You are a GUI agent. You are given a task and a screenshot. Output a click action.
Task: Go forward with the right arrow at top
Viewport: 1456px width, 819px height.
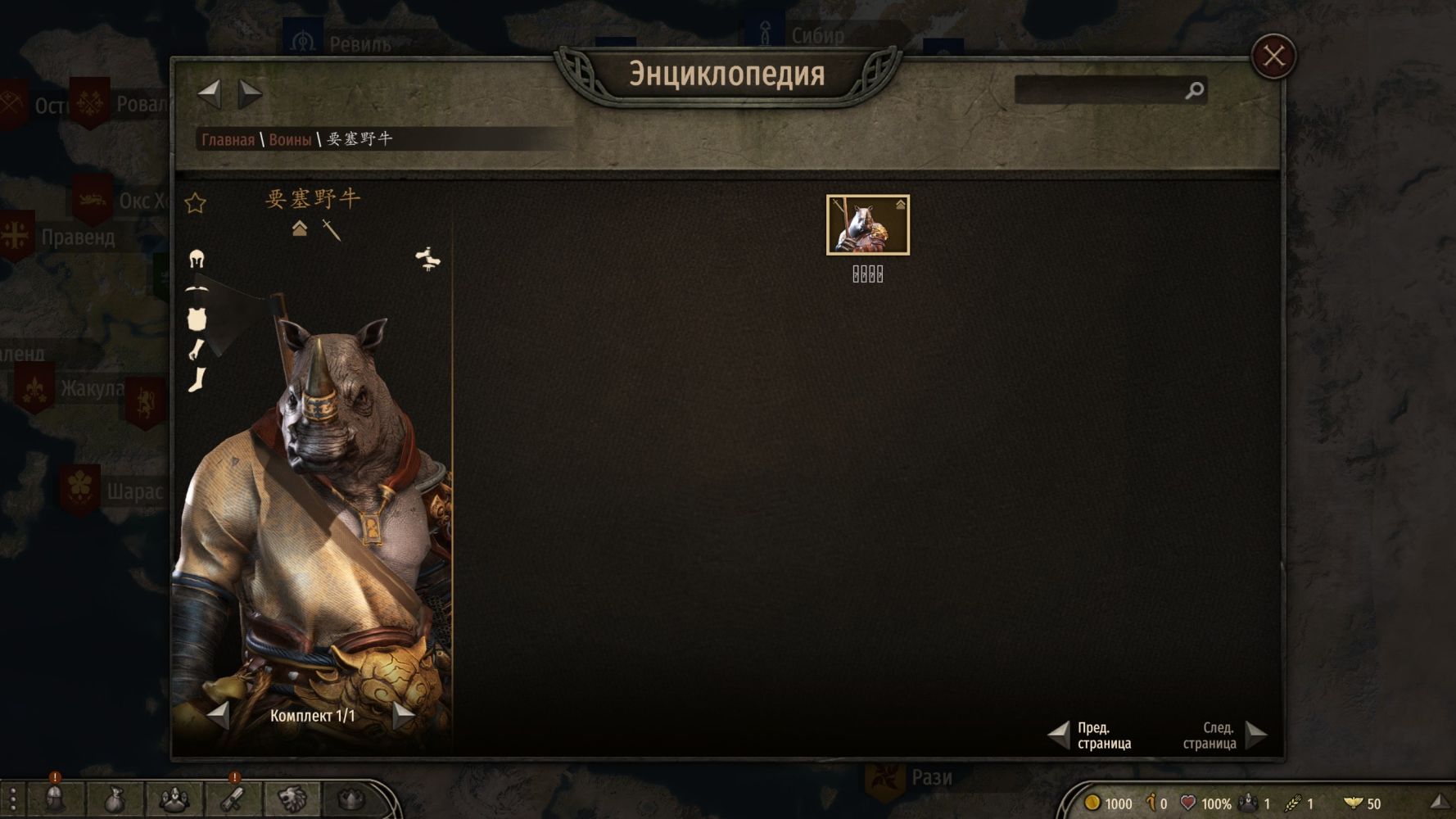pyautogui.click(x=249, y=93)
